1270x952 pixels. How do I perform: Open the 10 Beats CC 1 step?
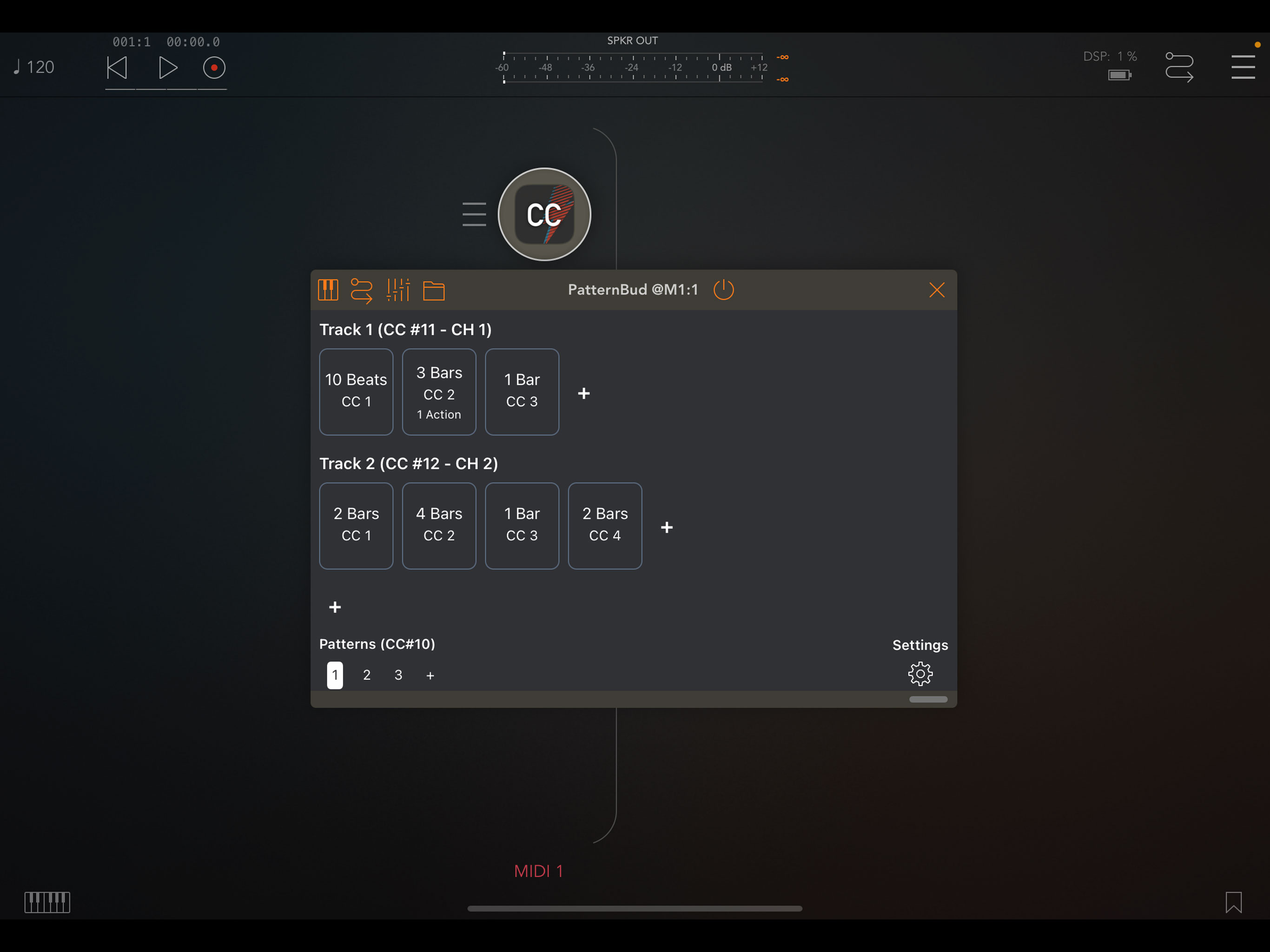(356, 391)
